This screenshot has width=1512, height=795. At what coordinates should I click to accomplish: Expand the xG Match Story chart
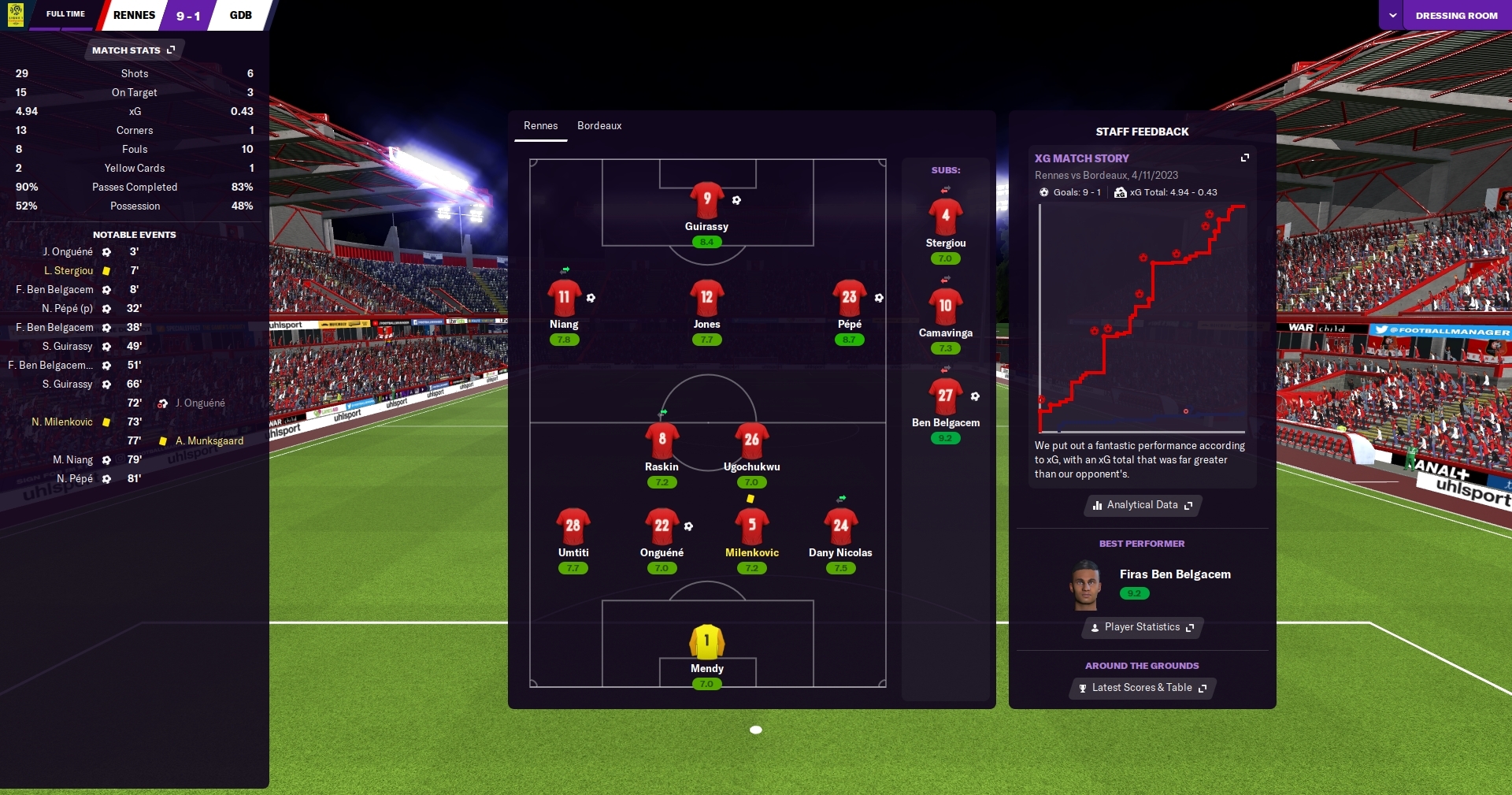tap(1245, 158)
